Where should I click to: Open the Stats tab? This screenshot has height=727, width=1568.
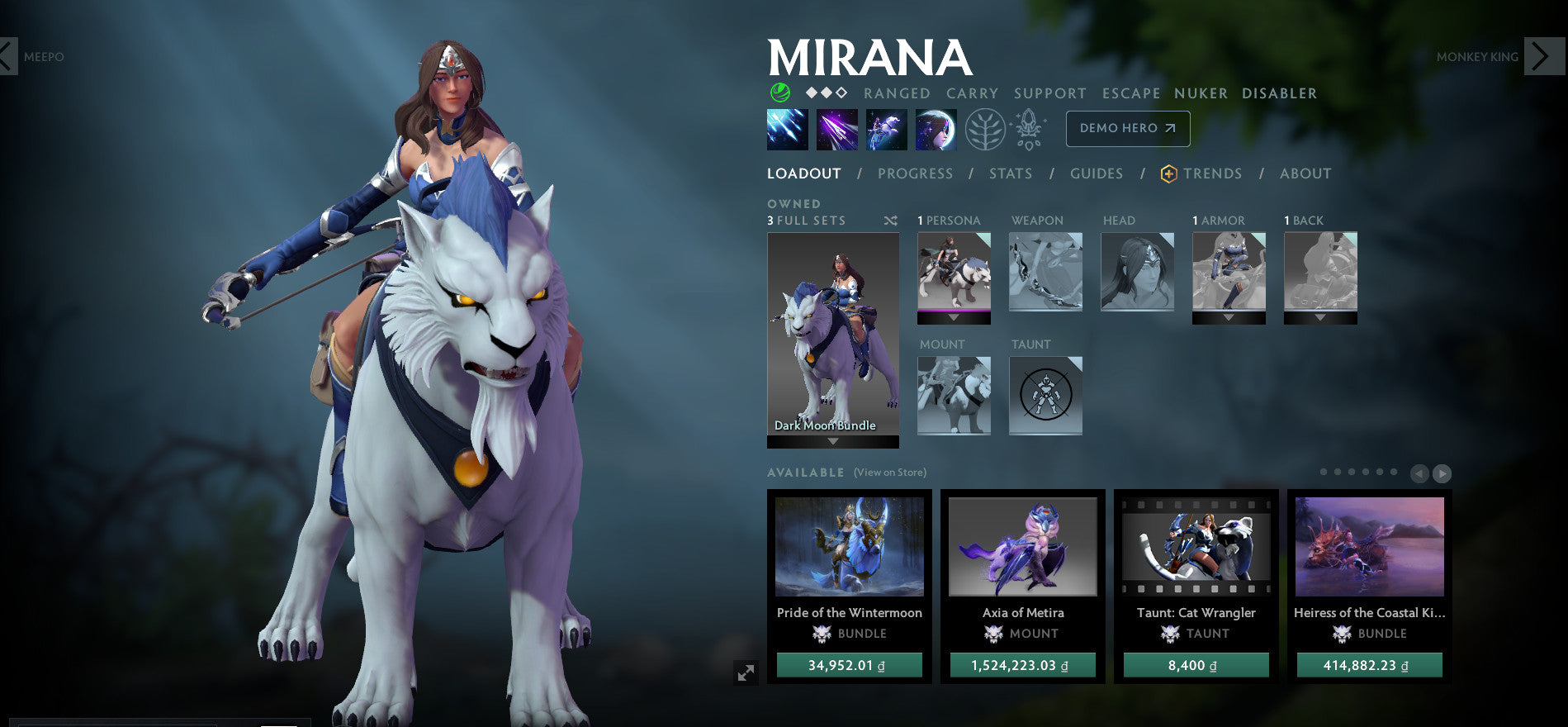(x=1010, y=173)
